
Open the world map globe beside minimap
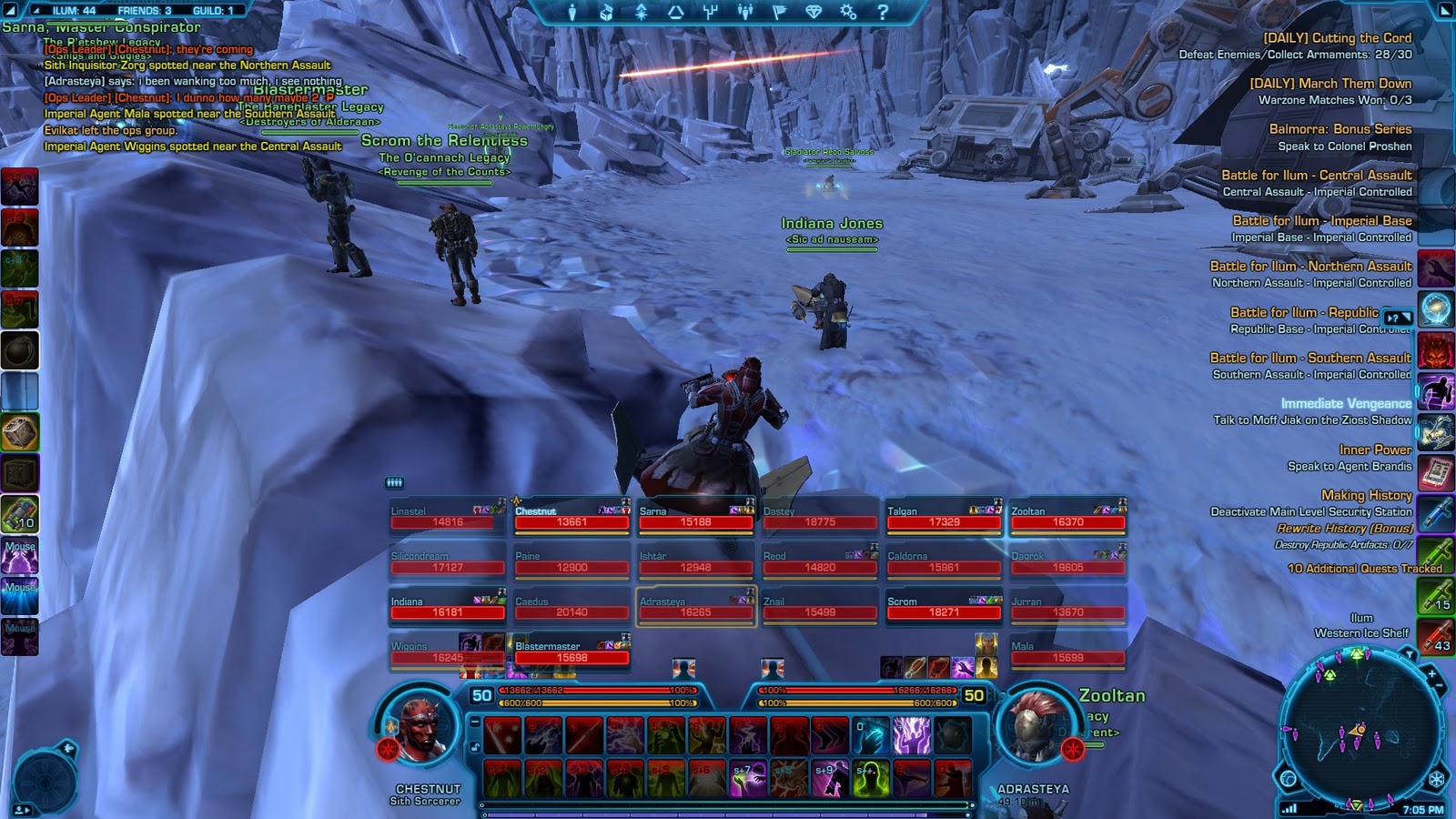1289,778
